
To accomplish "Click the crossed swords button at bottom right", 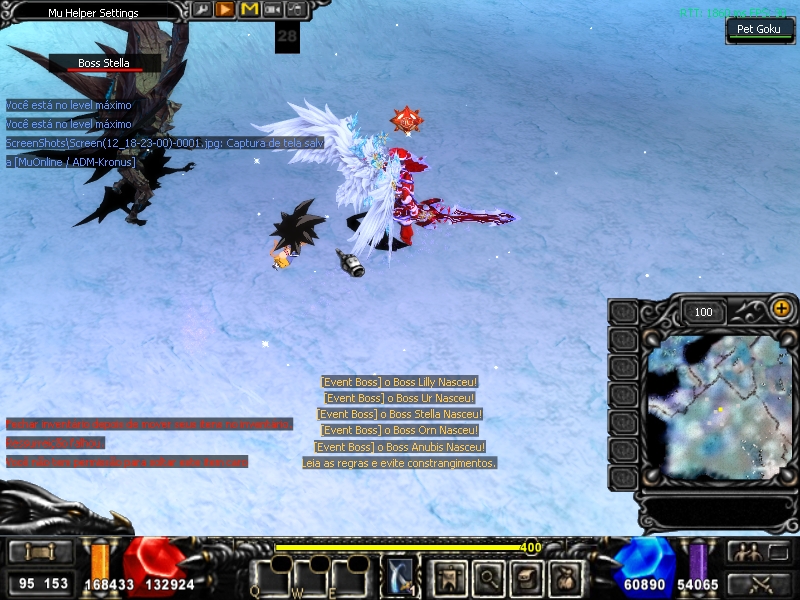I will click(x=759, y=583).
